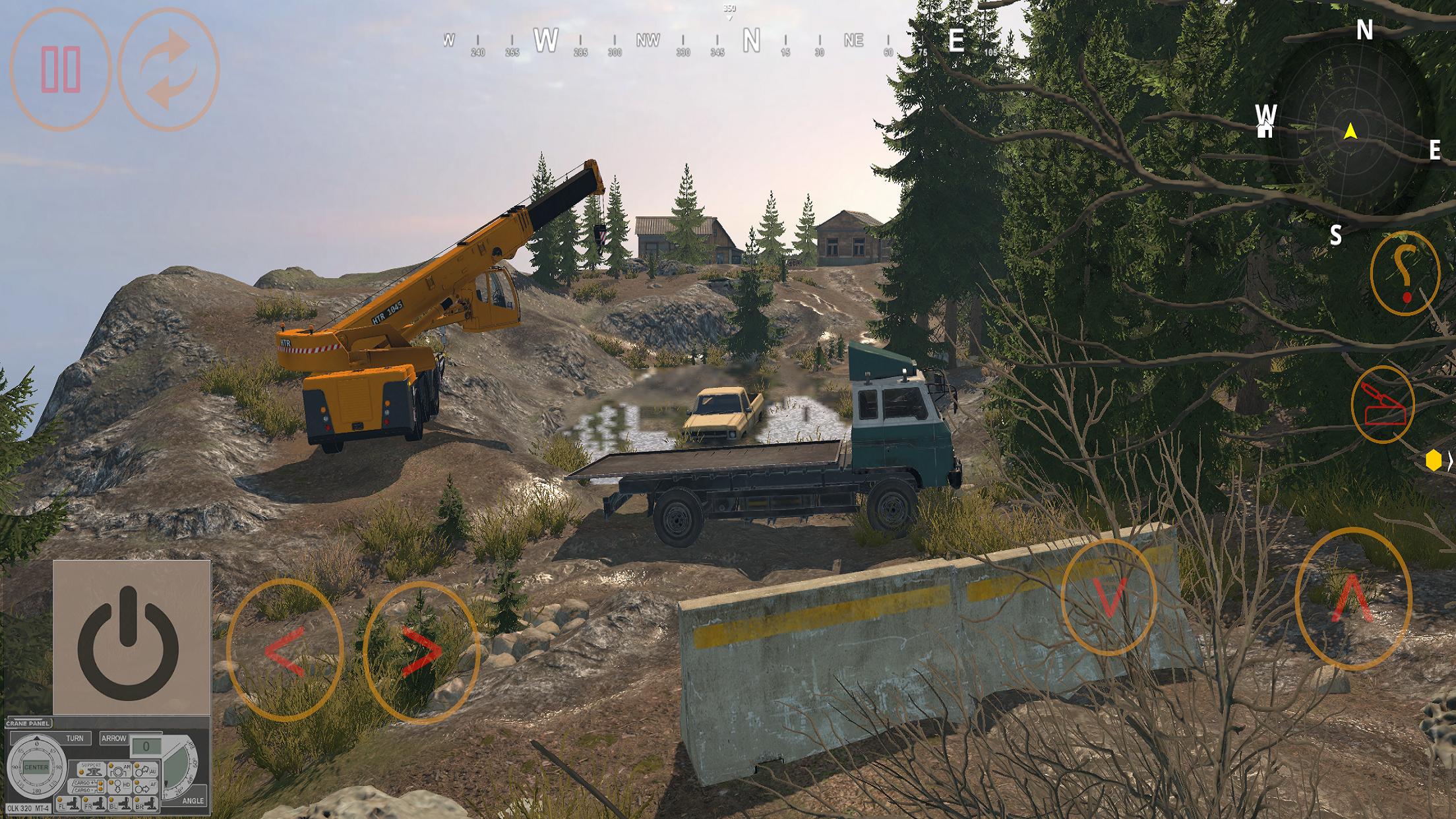The image size is (1456, 819).
Task: Toggle the BL outrigger leg
Action: [x=120, y=804]
